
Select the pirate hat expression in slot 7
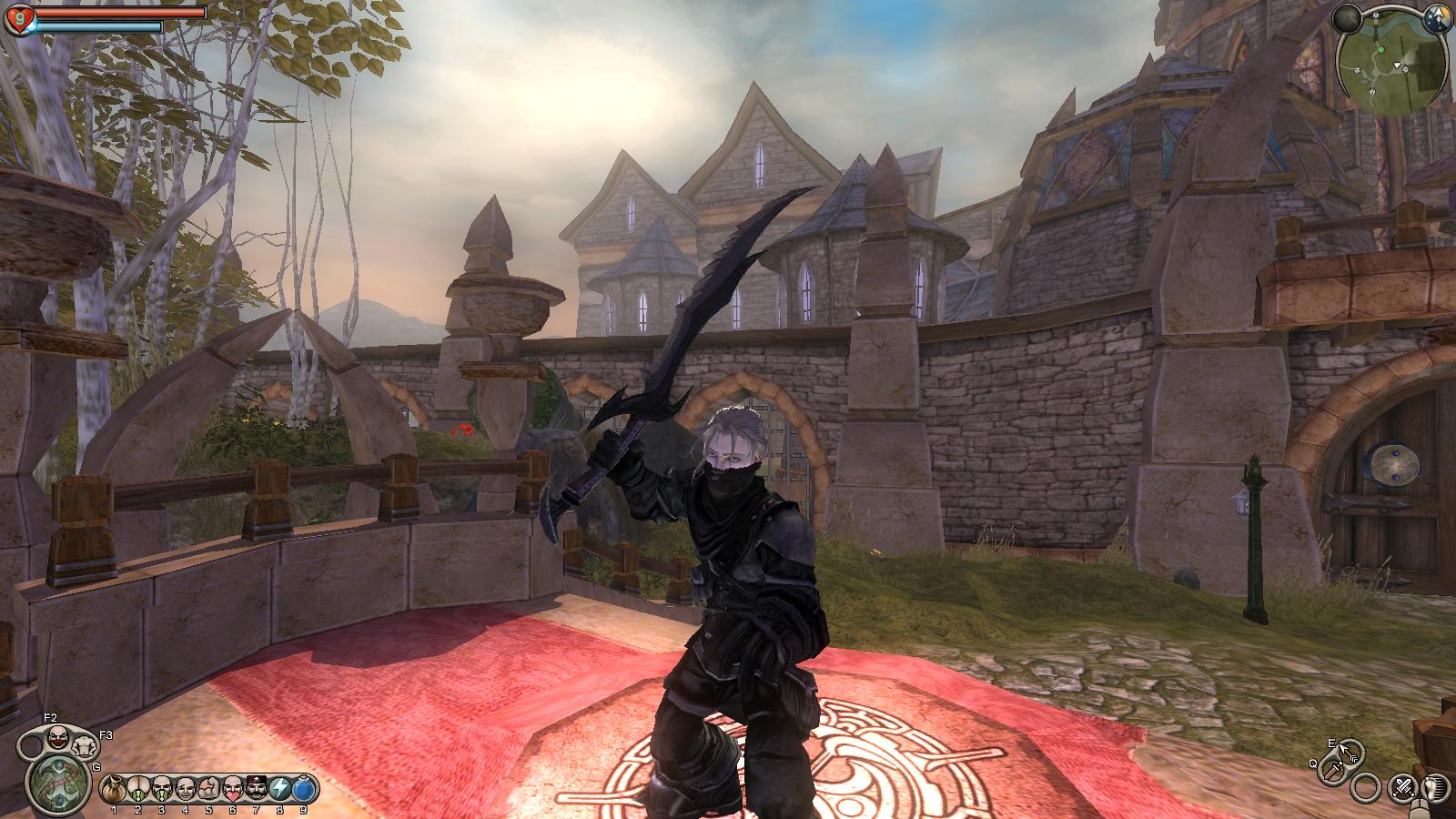(x=256, y=788)
